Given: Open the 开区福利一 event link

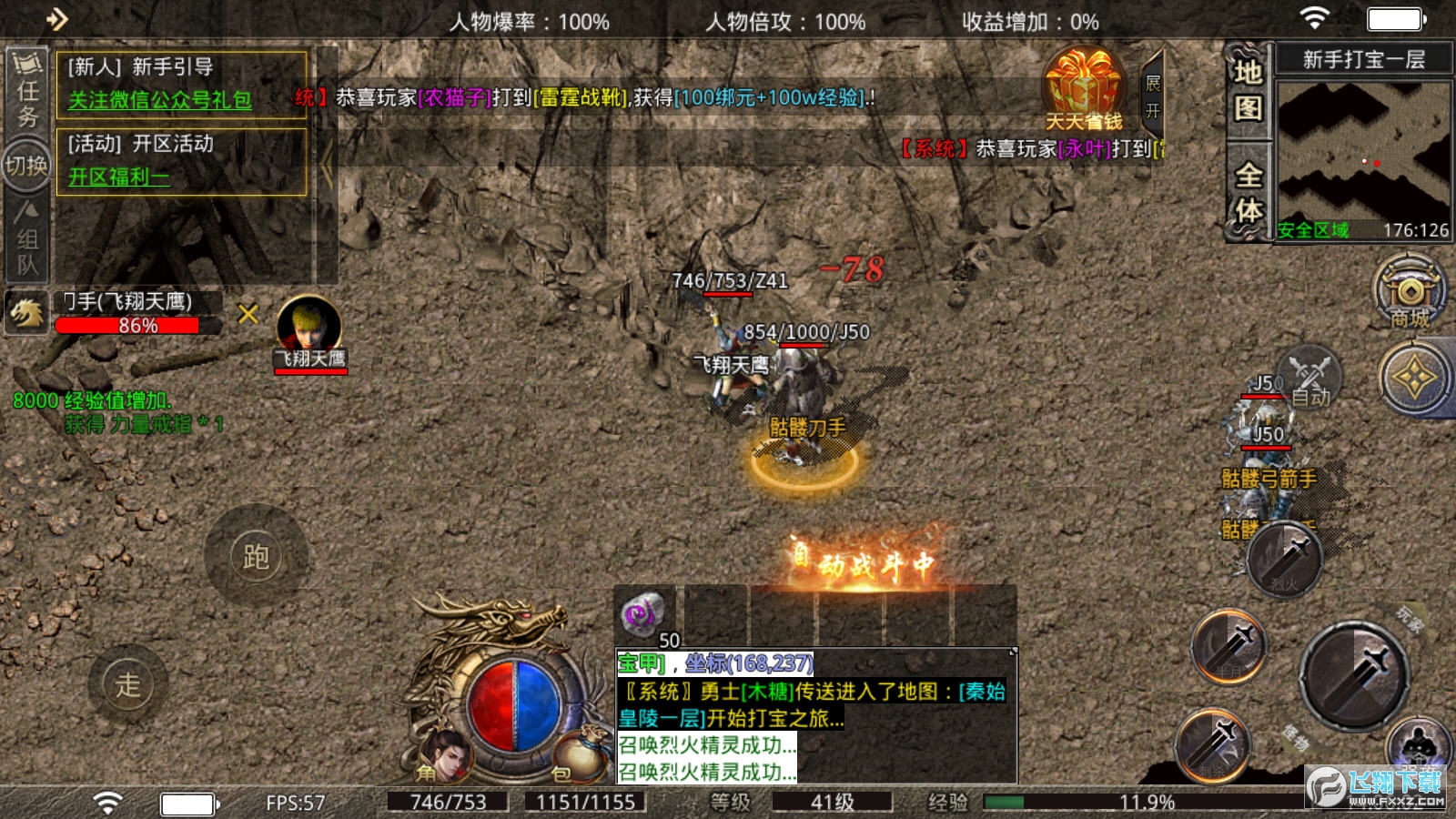Looking at the screenshot, I should (119, 177).
